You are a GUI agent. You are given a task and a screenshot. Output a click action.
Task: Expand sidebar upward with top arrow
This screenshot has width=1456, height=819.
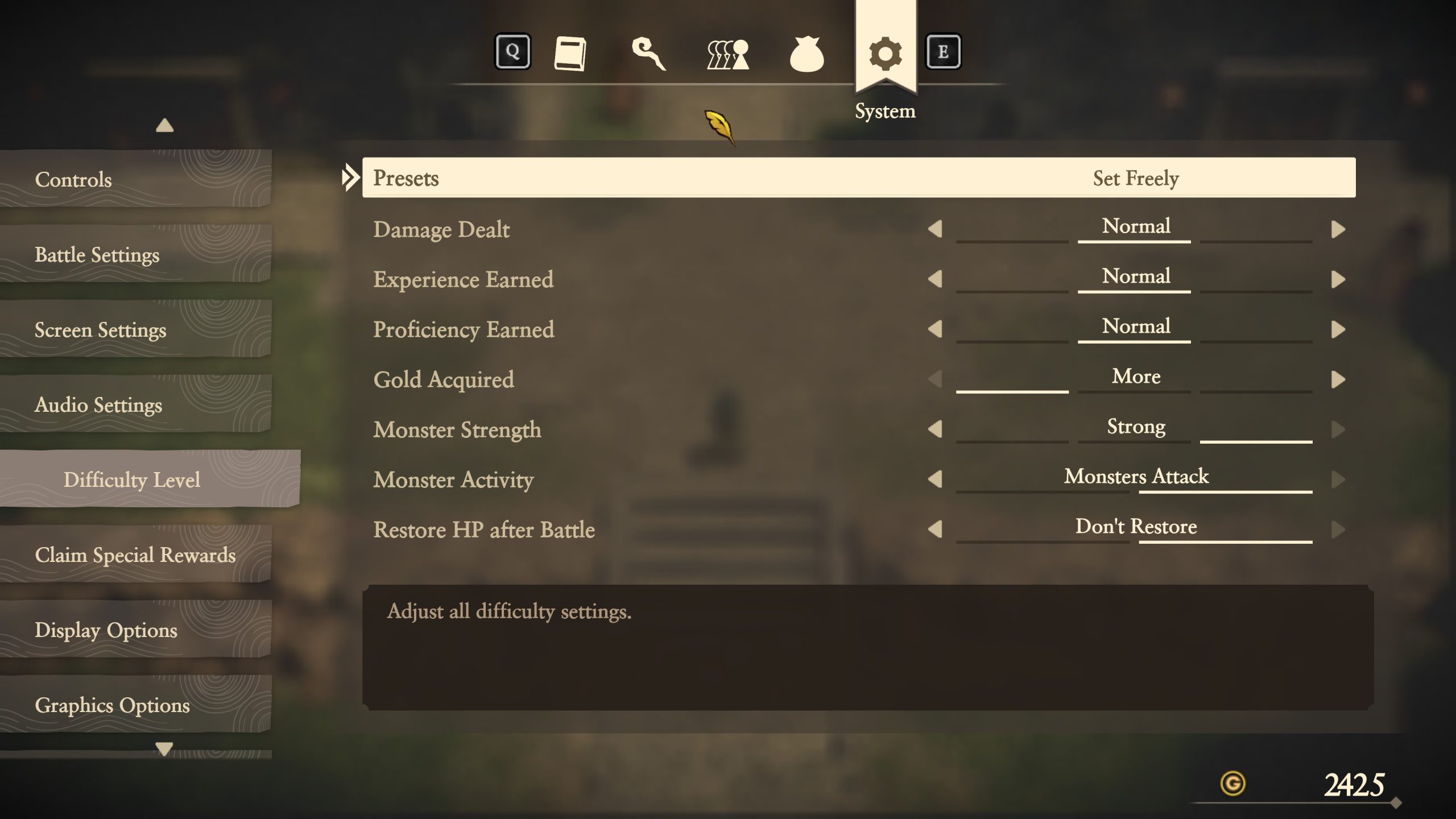point(165,124)
